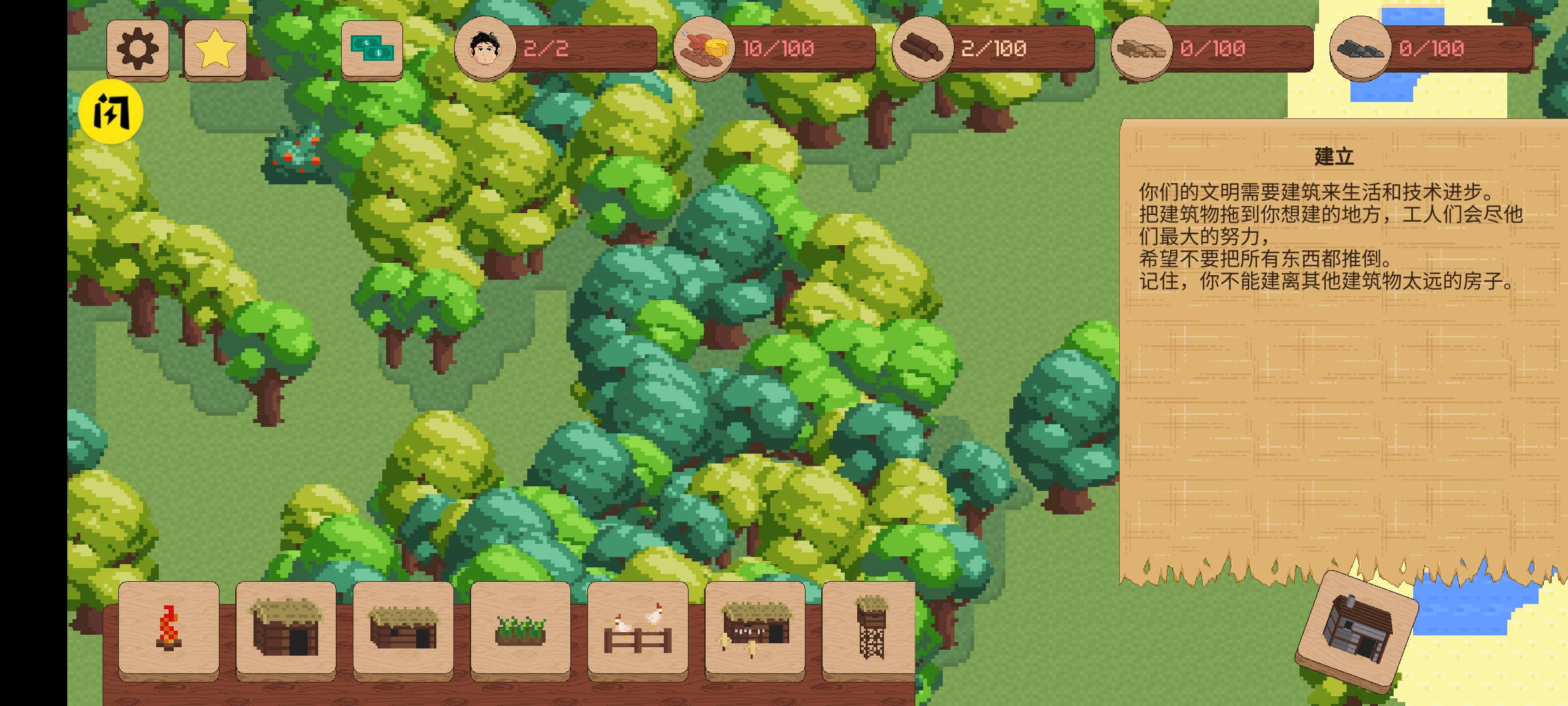Pick the crop farm plot tile
This screenshot has width=1568, height=706.
pos(520,629)
